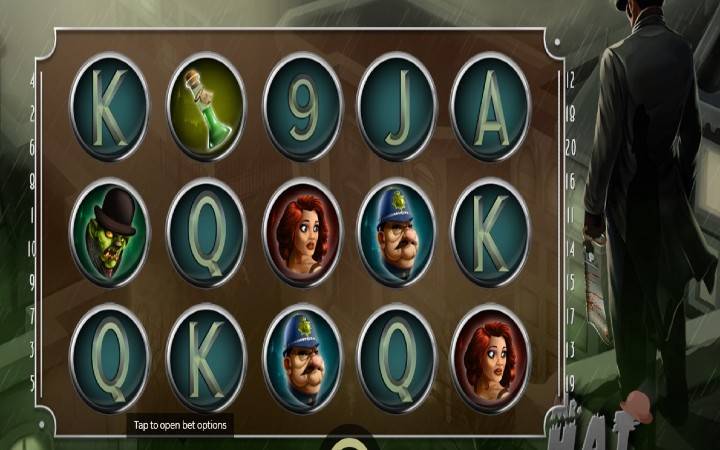Image resolution: width=720 pixels, height=450 pixels.
Task: Select payline number 4 indicator
Action: tap(33, 79)
